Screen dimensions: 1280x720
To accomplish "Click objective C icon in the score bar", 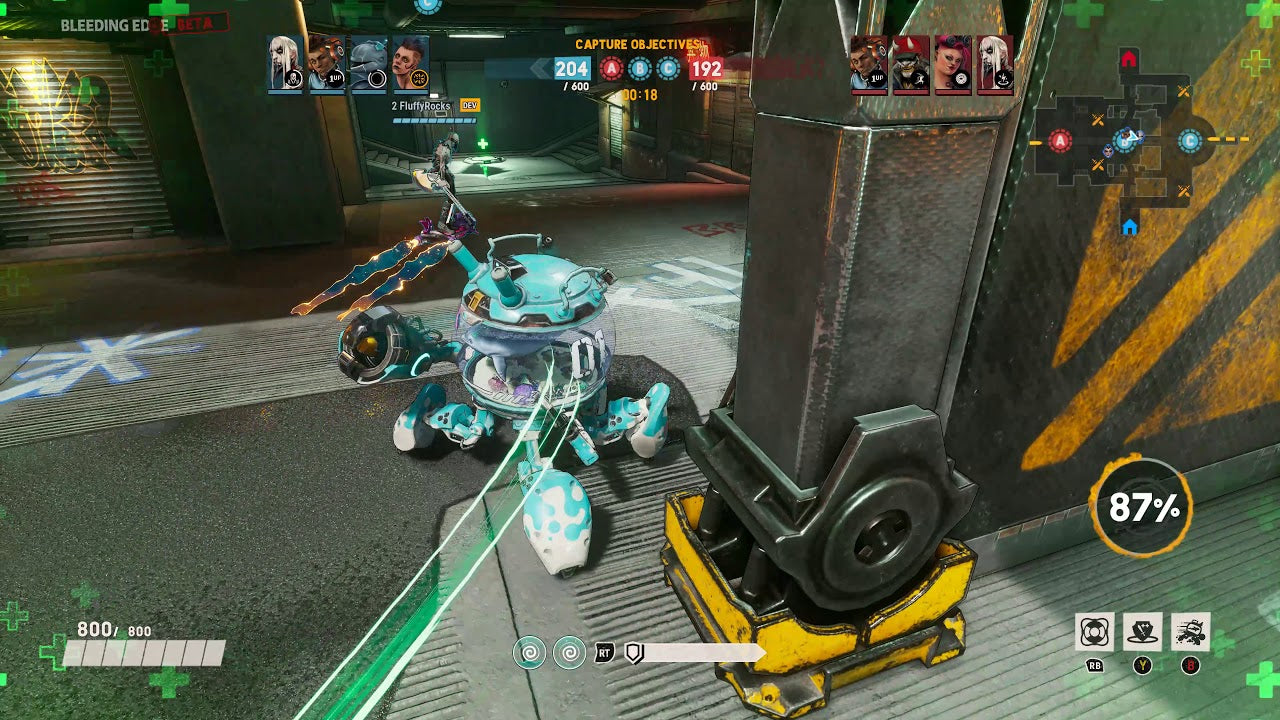I will pyautogui.click(x=669, y=68).
